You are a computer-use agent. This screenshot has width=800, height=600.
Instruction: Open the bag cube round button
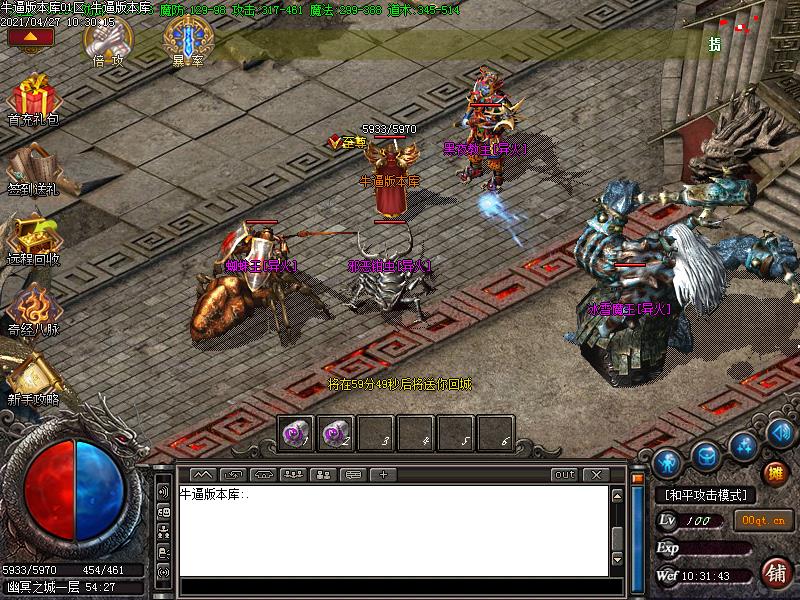pos(706,455)
